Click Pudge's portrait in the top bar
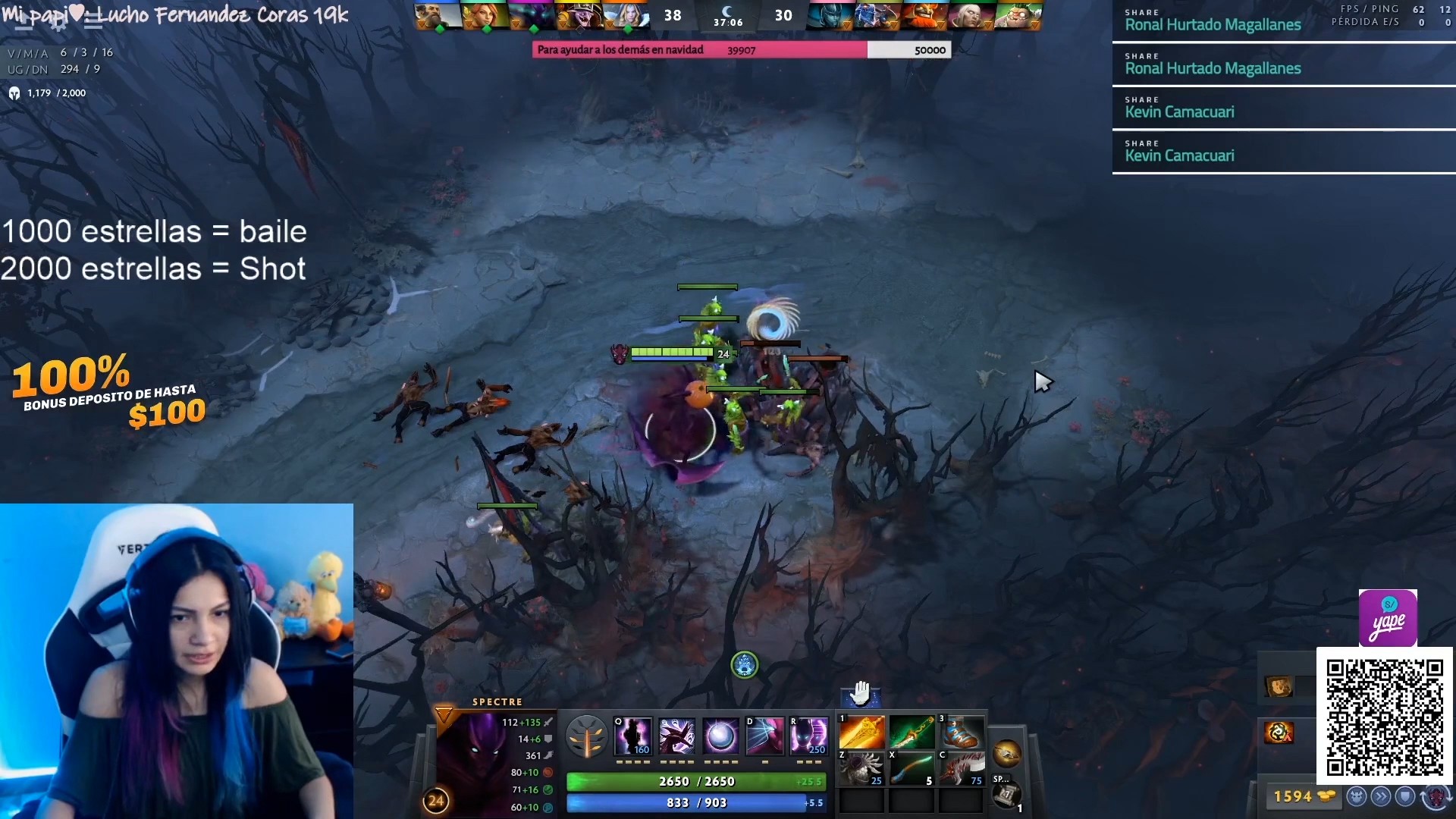 (1017, 15)
